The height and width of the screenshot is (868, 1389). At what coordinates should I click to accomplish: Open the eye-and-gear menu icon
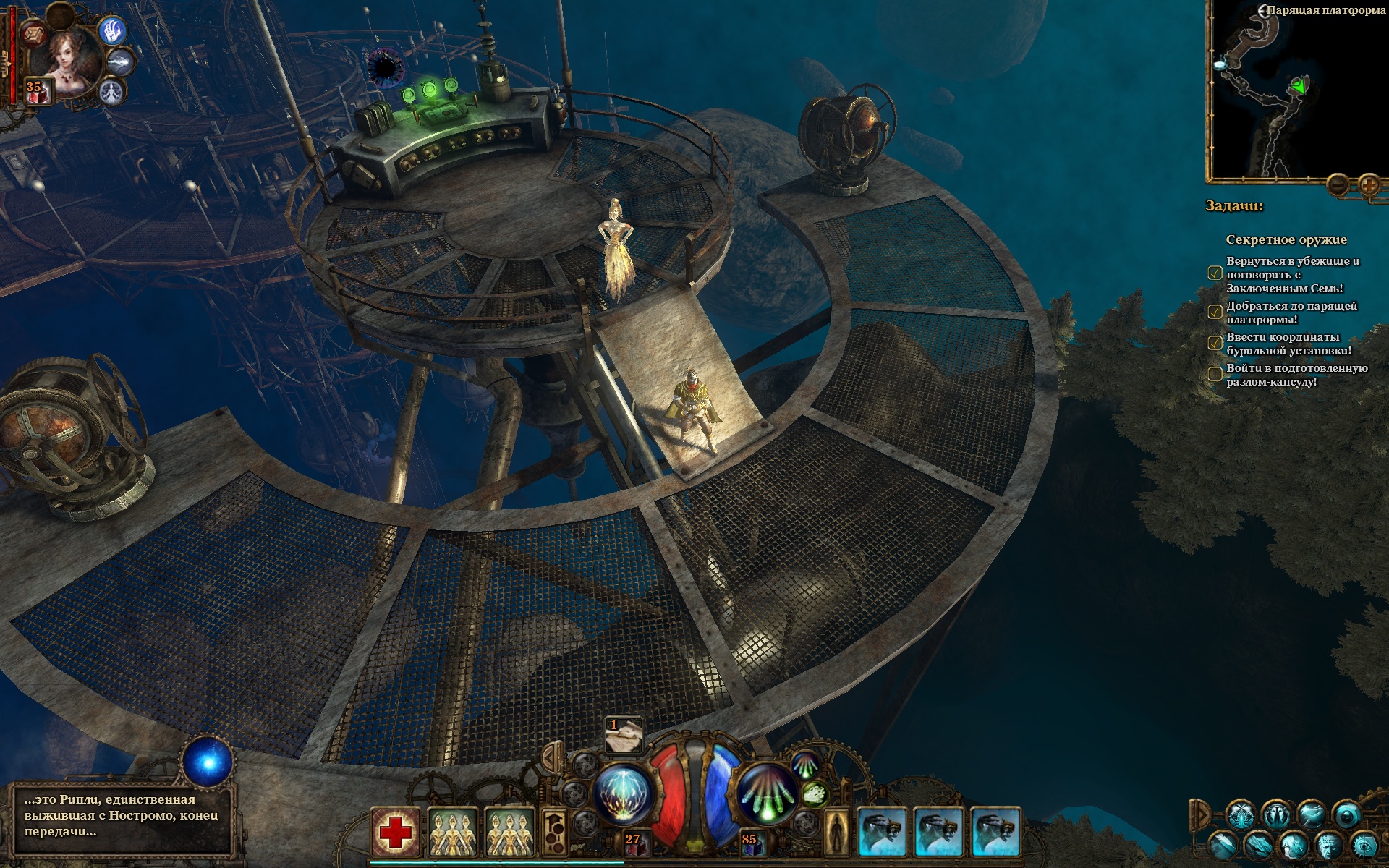pyautogui.click(x=1364, y=845)
